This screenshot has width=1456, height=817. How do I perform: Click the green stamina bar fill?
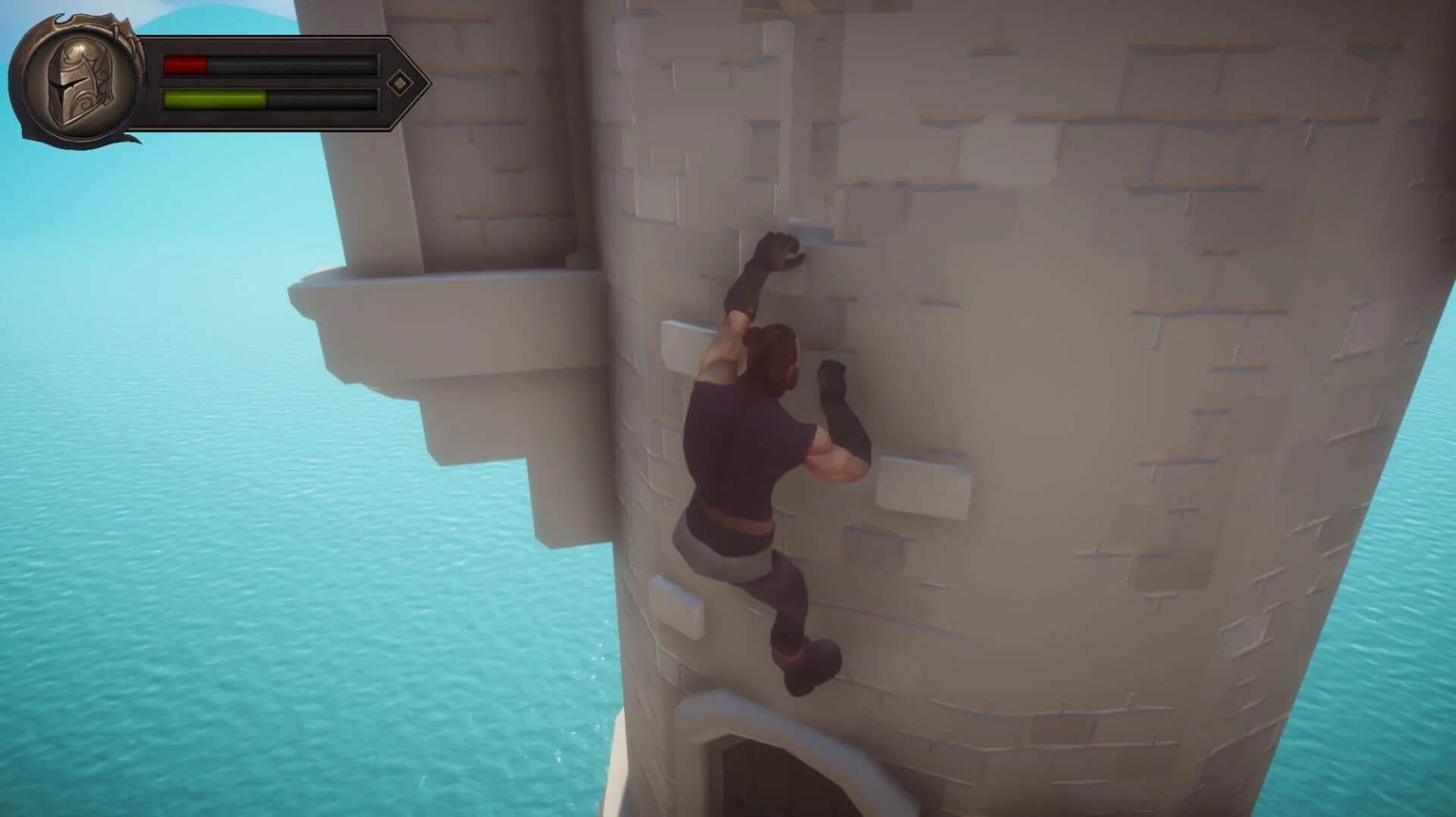pos(215,98)
